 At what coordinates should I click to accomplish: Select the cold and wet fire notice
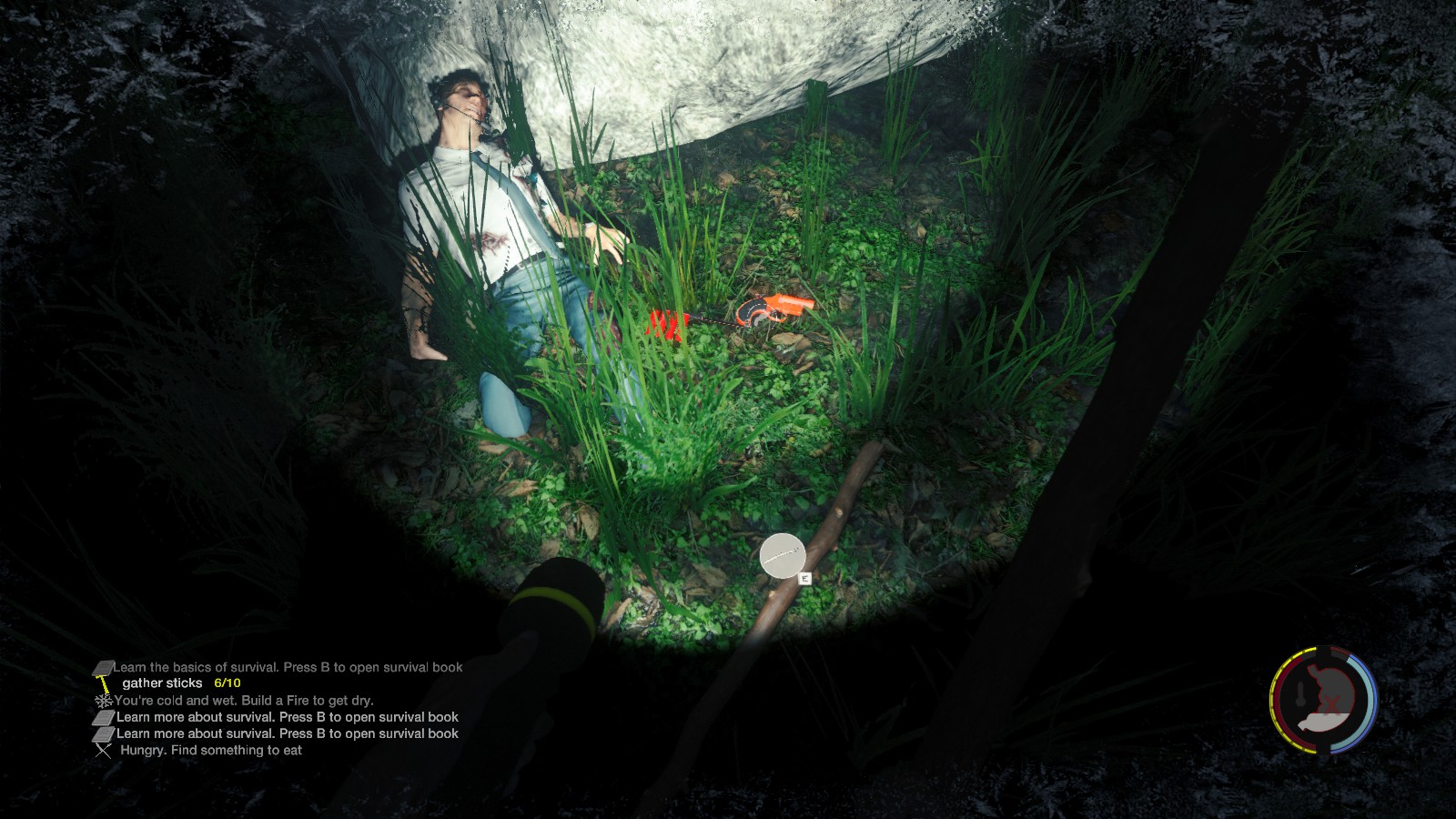click(244, 701)
